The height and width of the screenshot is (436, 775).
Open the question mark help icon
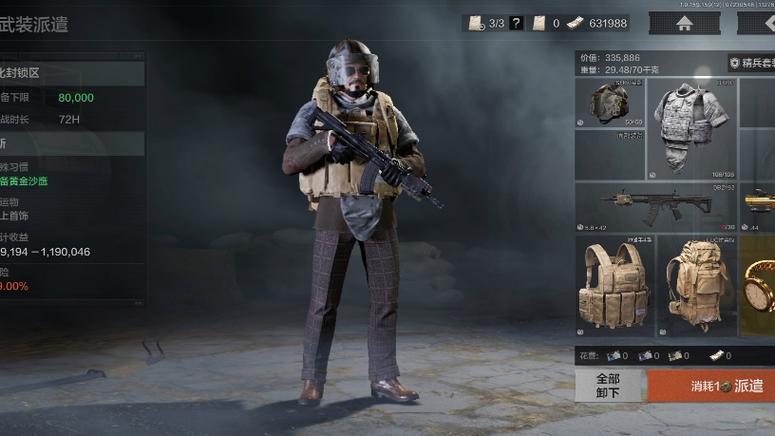coord(516,23)
